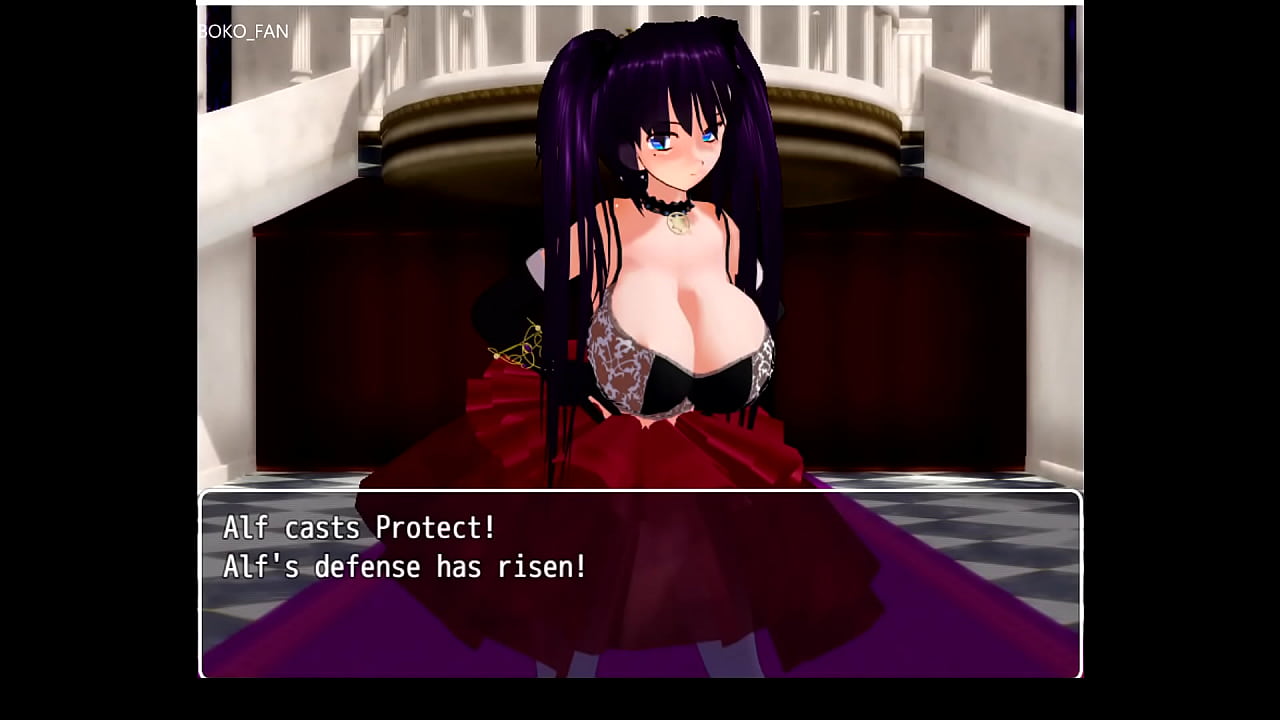Advance the Alf casts Protect message window
The width and height of the screenshot is (1280, 720).
640,584
